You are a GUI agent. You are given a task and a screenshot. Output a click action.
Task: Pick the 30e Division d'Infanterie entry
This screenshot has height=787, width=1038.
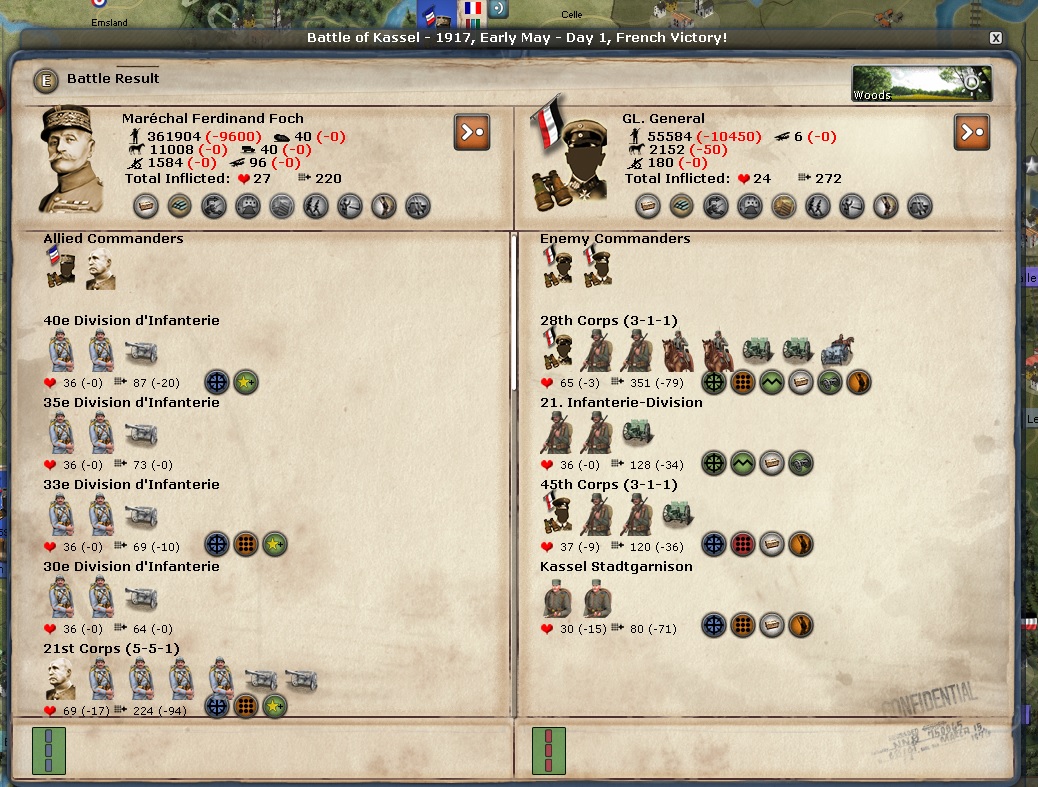point(131,567)
